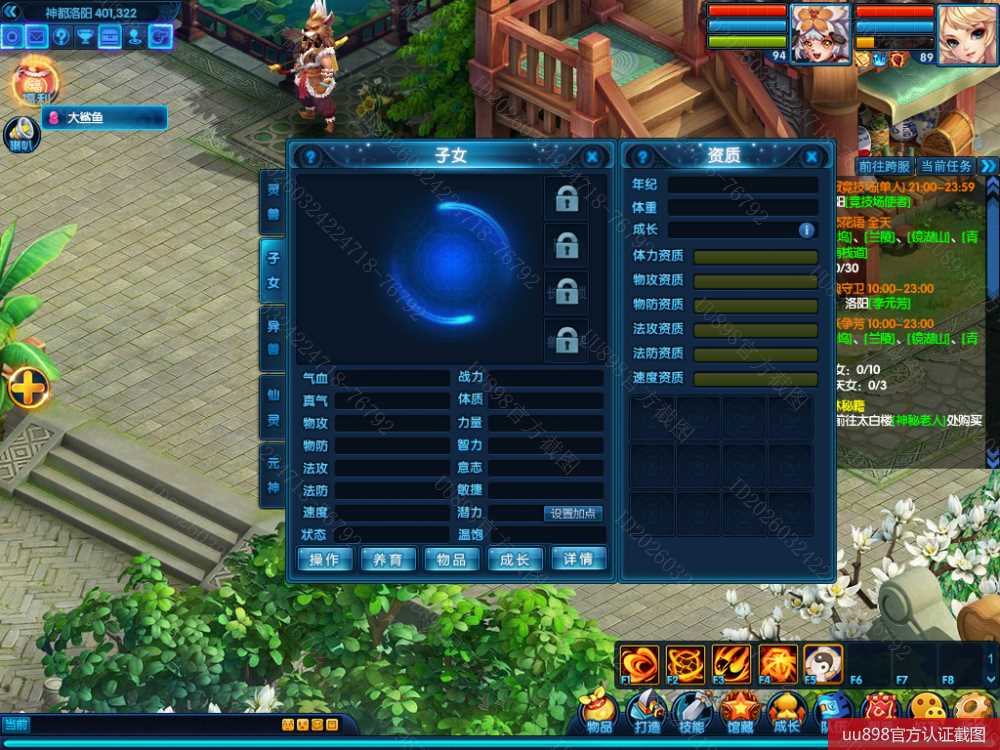Open the 操作 button
This screenshot has height=750, width=1000.
coord(325,559)
